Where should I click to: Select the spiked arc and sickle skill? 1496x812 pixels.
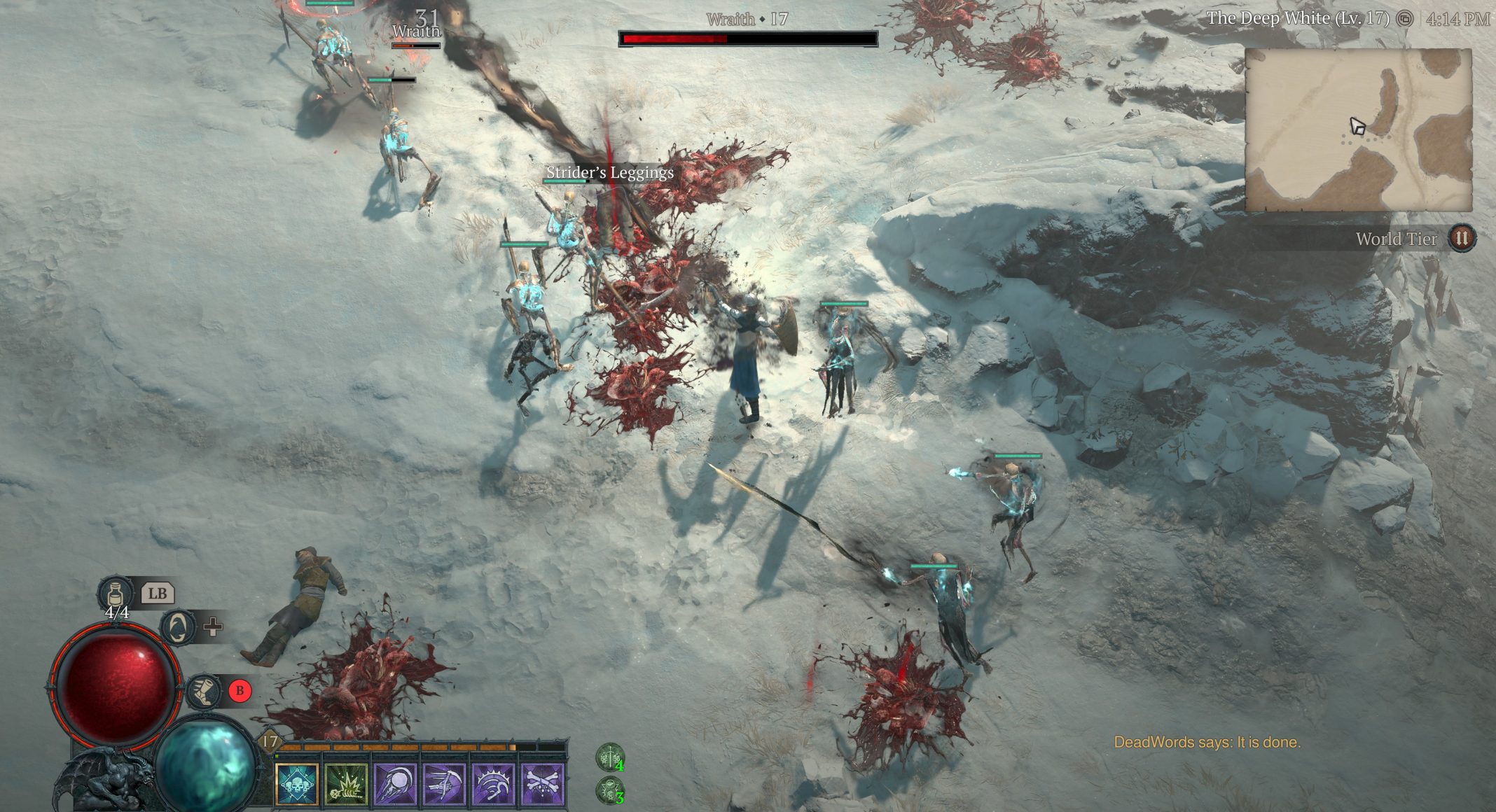click(494, 783)
